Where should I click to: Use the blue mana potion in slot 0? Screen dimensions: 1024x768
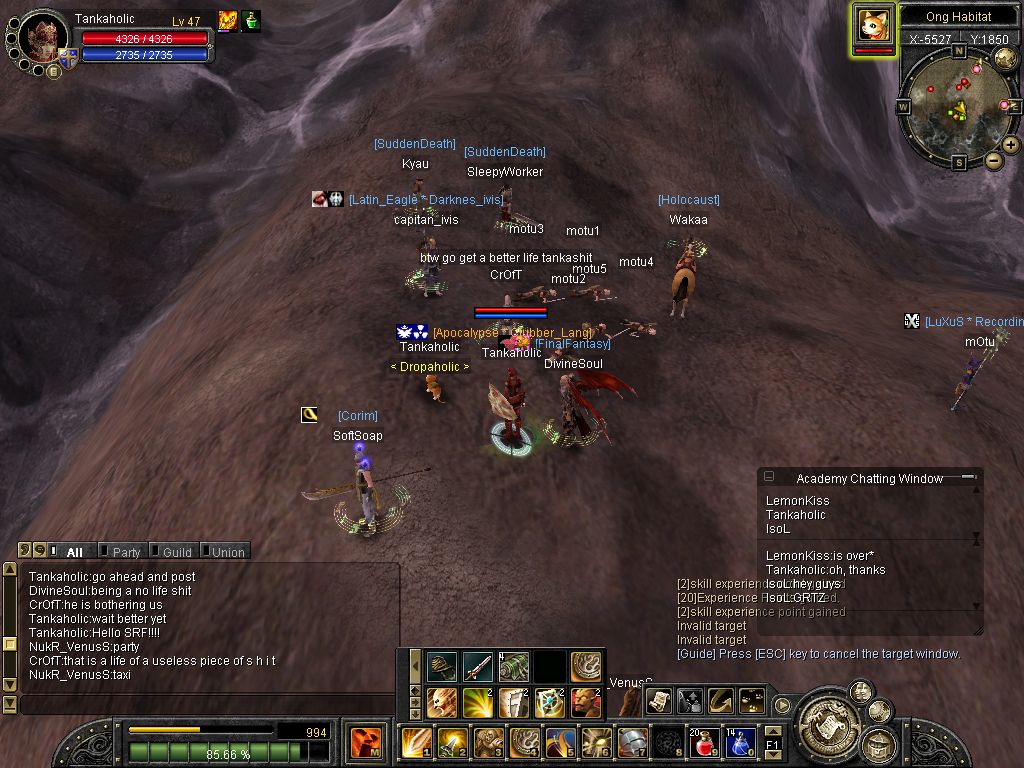(x=738, y=743)
